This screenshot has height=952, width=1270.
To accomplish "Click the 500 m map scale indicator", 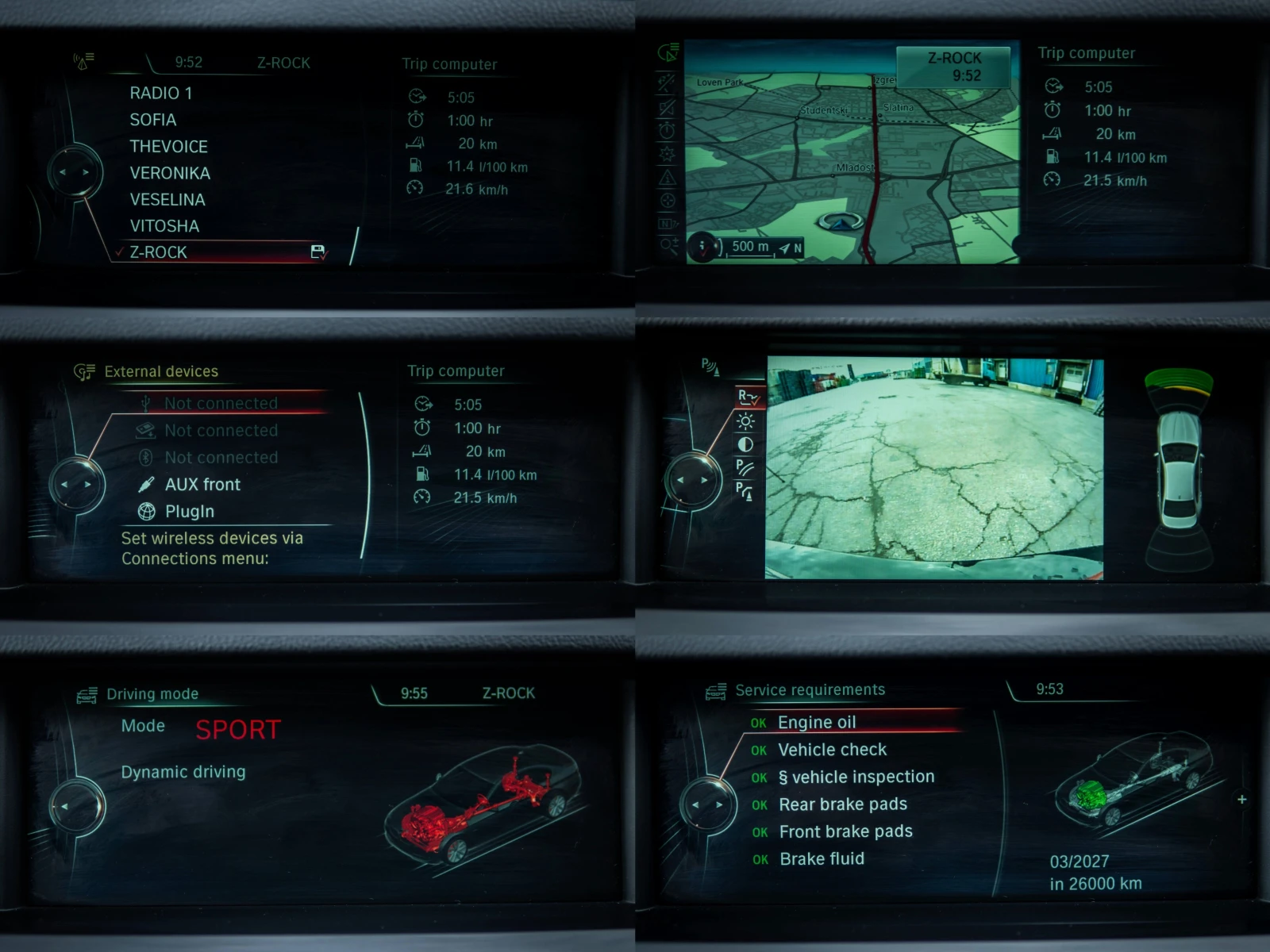I will coord(750,247).
